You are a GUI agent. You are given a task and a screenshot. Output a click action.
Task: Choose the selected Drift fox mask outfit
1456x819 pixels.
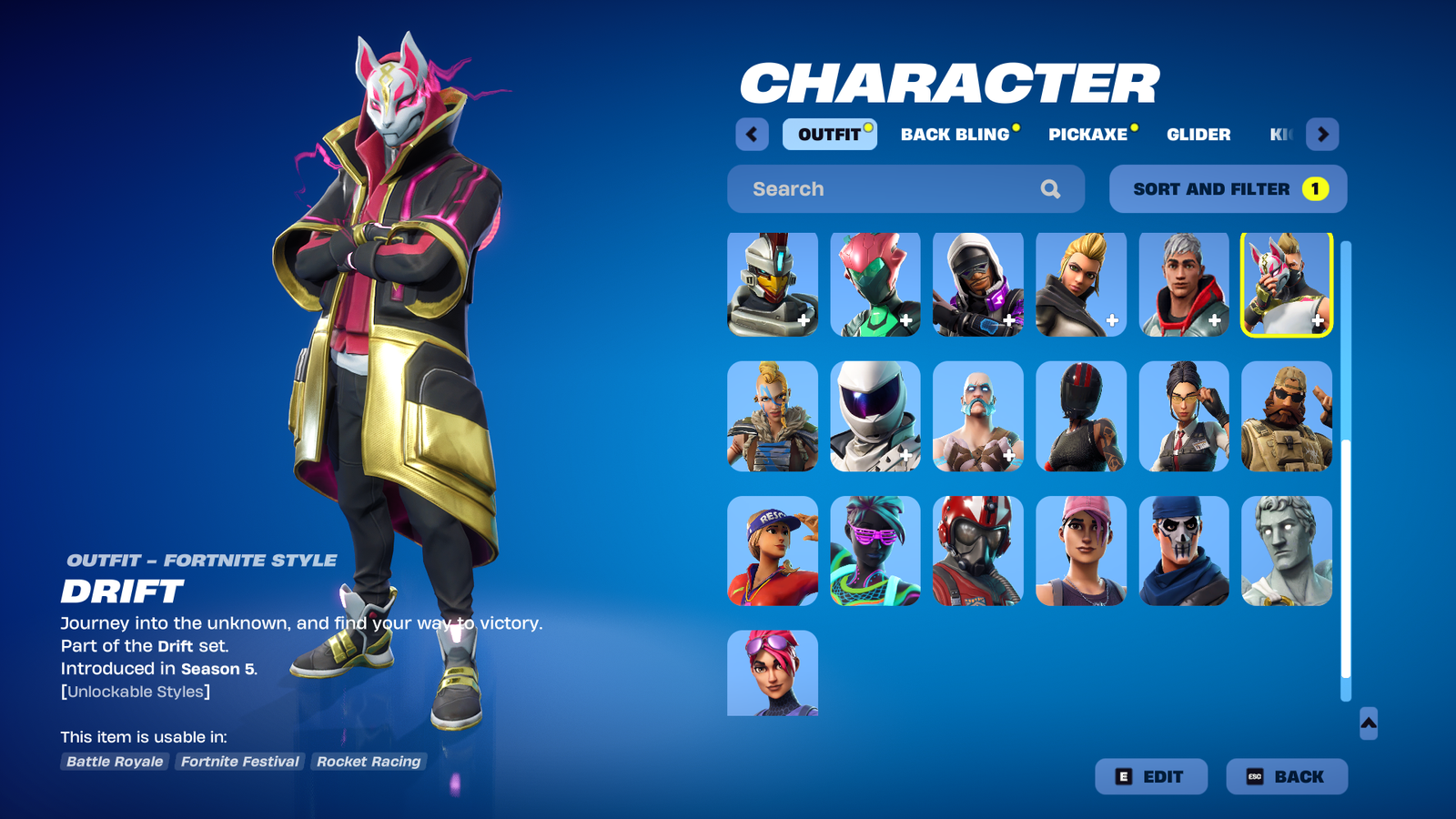click(x=1287, y=284)
